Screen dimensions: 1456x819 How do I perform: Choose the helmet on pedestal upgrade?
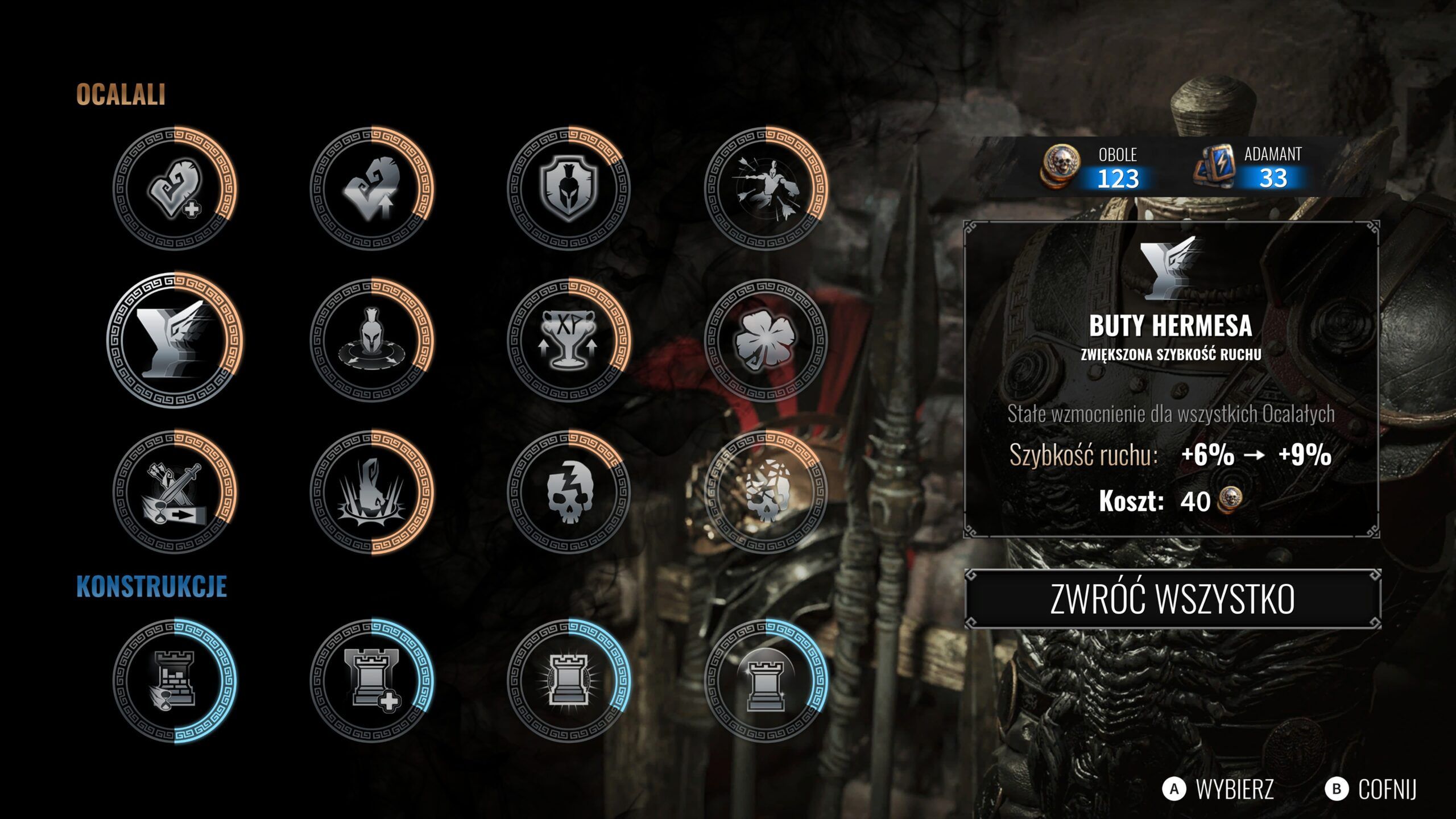click(x=372, y=340)
